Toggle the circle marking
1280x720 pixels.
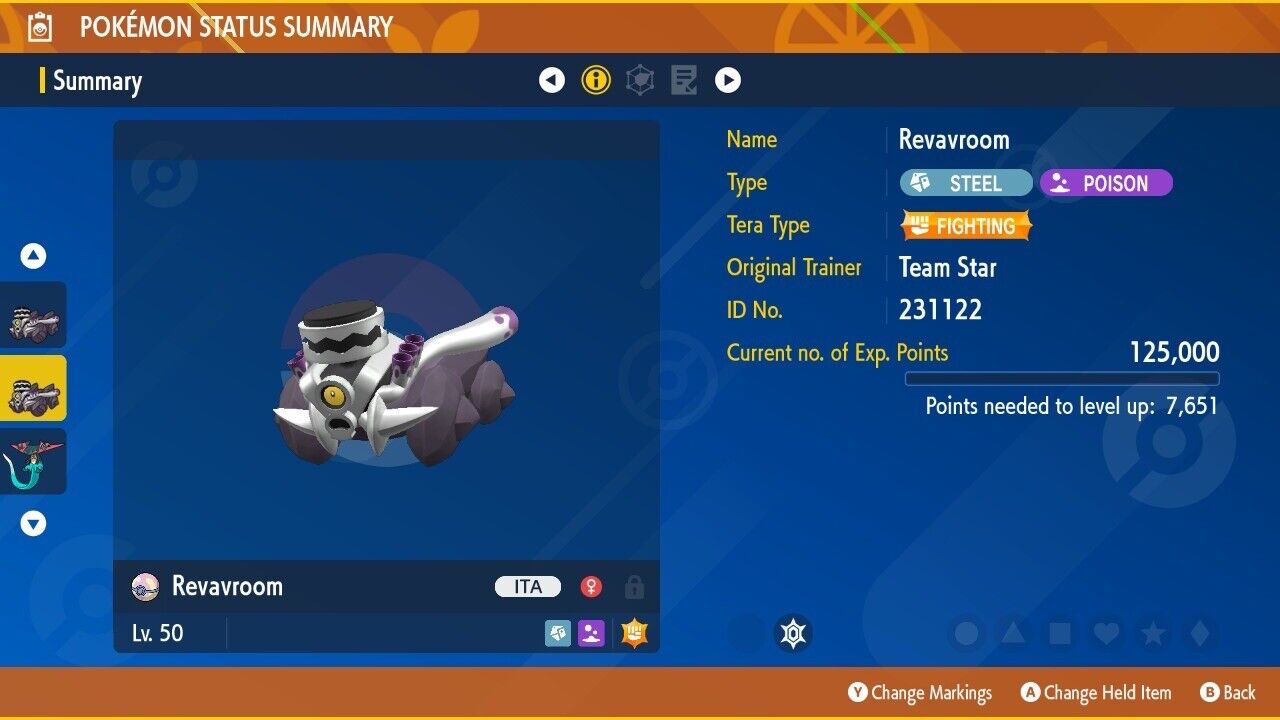tap(966, 633)
